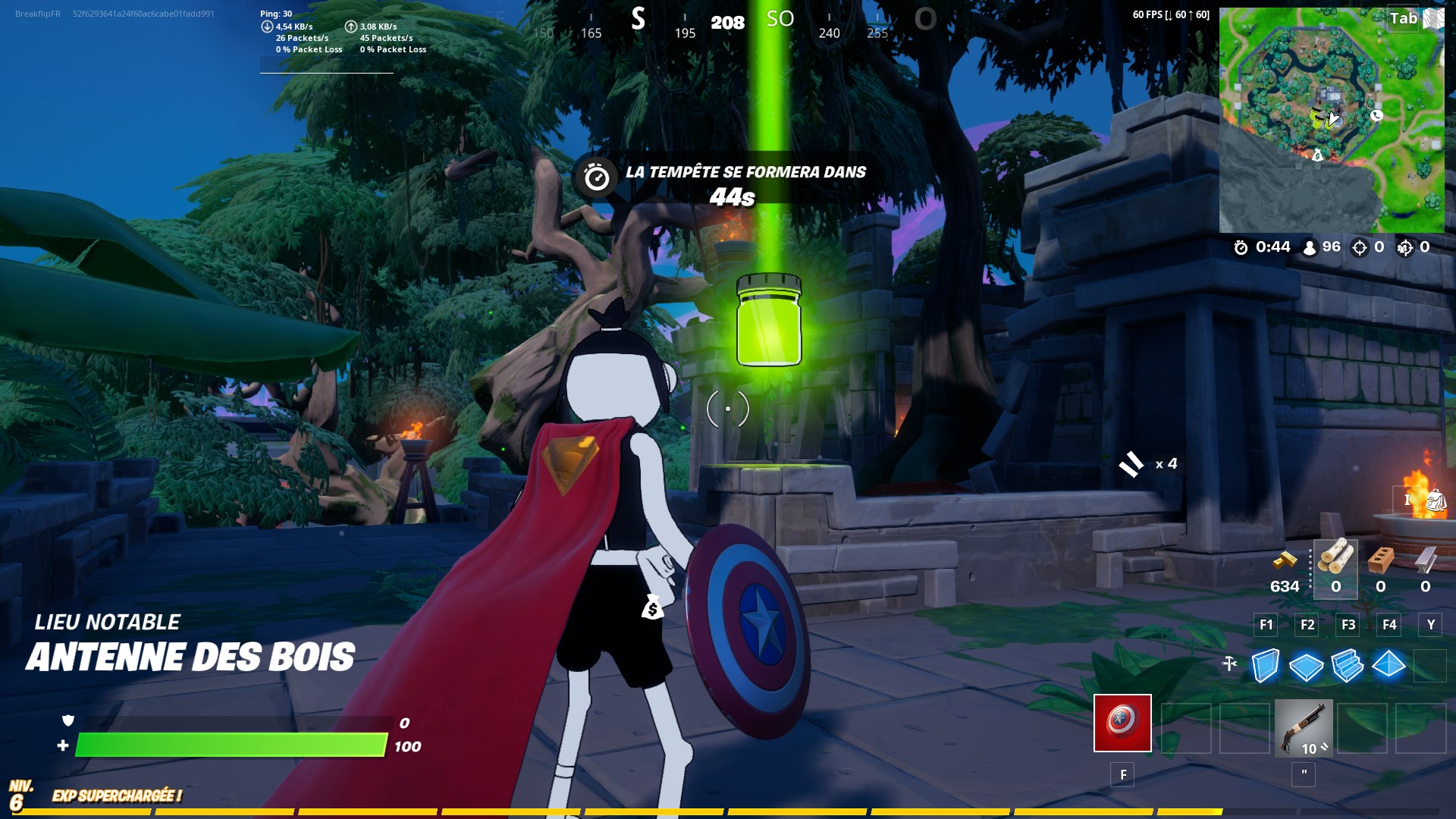The height and width of the screenshot is (819, 1456).
Task: Click the metal resource icon
Action: coord(1424,561)
